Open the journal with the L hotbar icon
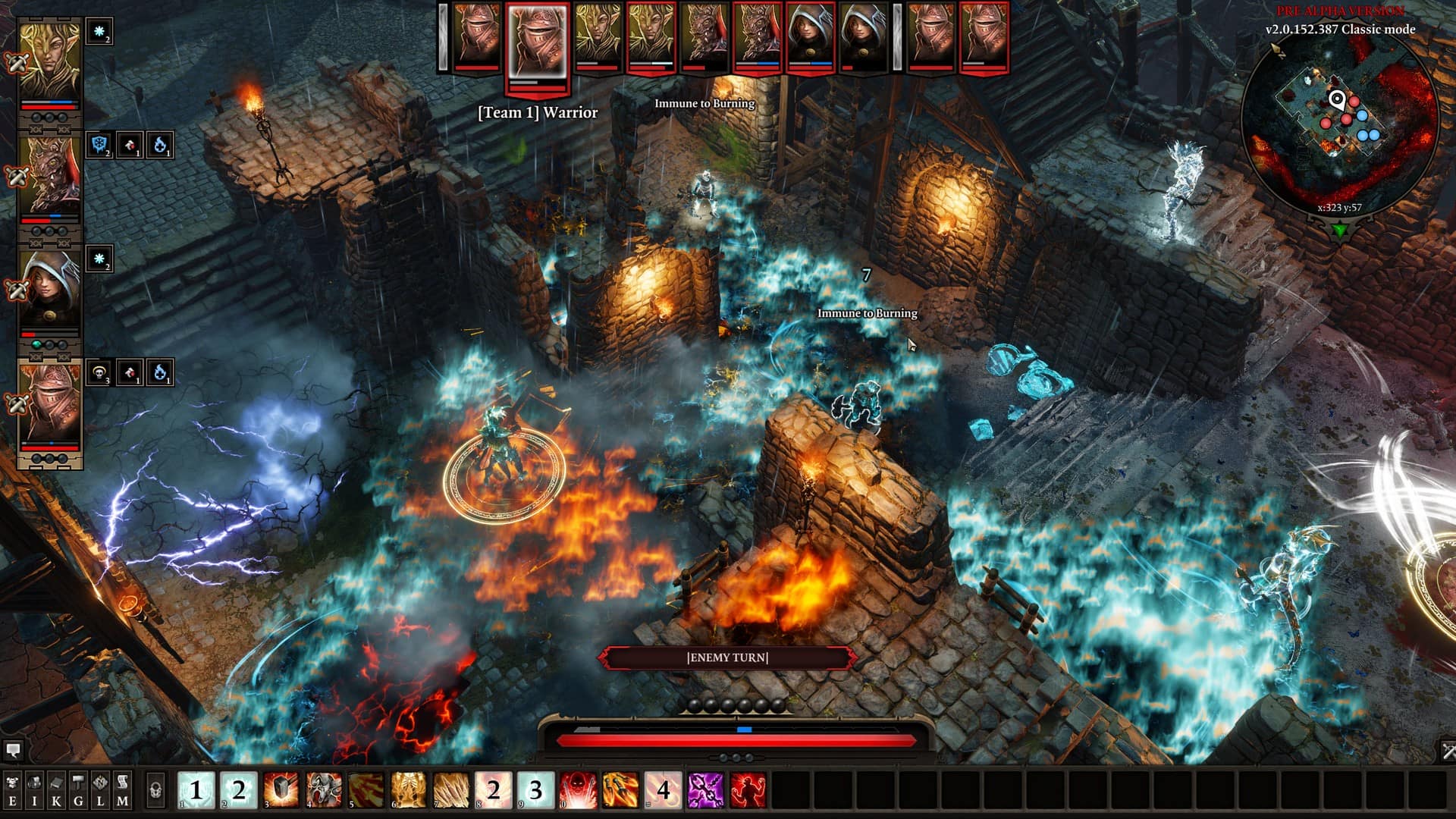Screen dimensions: 1456x819 99,789
